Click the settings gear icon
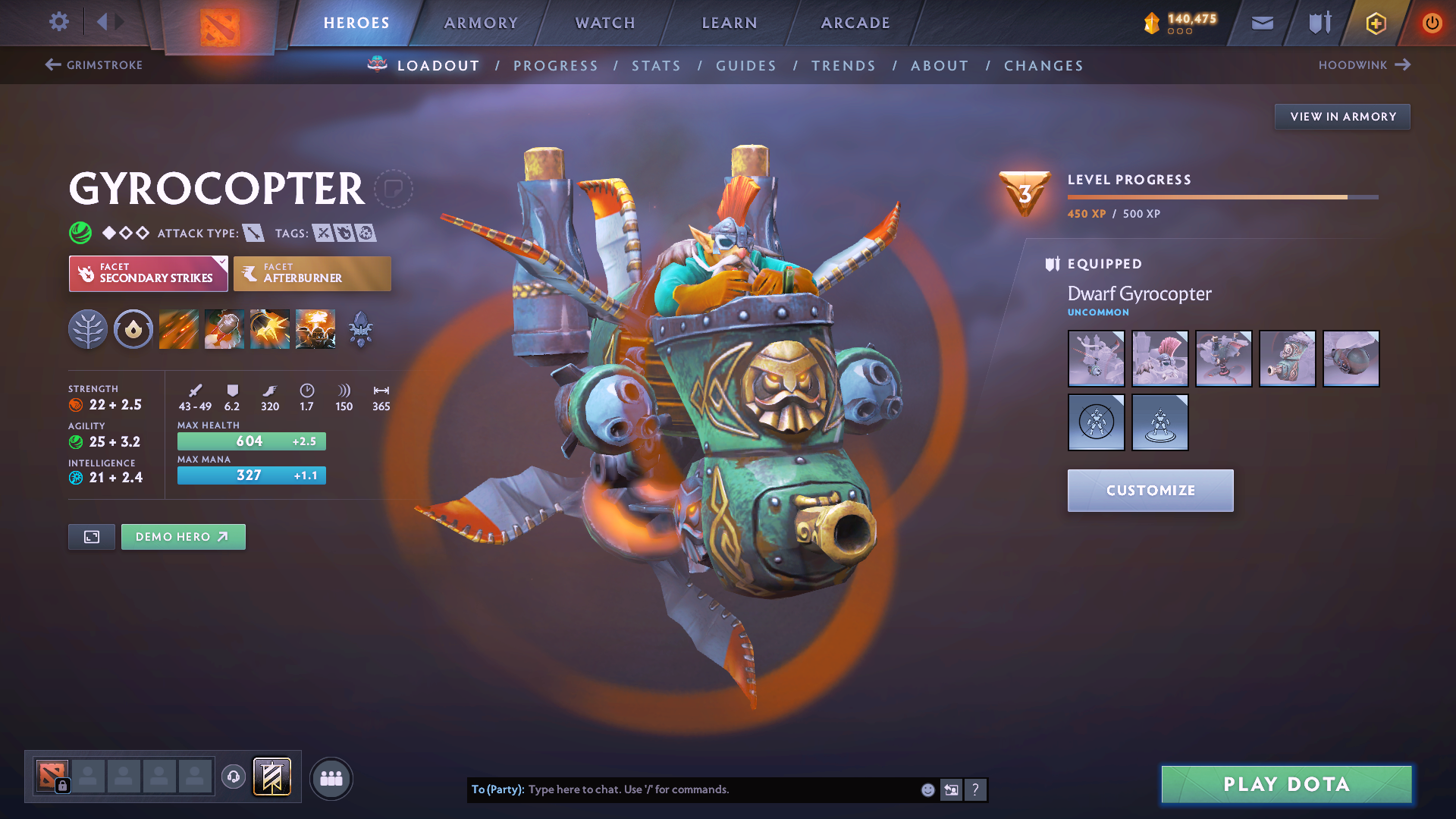 pyautogui.click(x=58, y=22)
